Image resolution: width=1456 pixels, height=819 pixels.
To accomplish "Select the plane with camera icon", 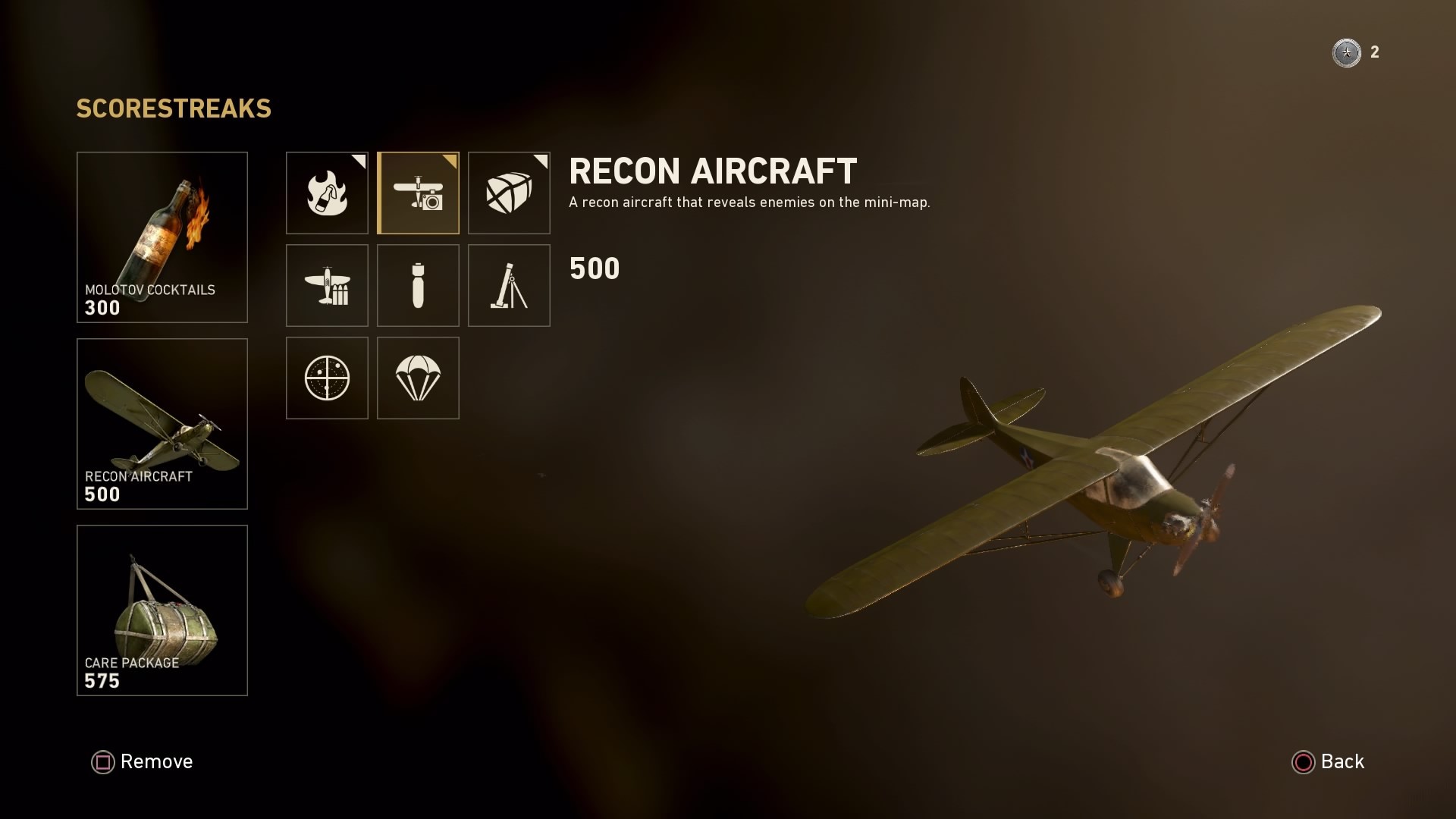I will click(x=418, y=193).
